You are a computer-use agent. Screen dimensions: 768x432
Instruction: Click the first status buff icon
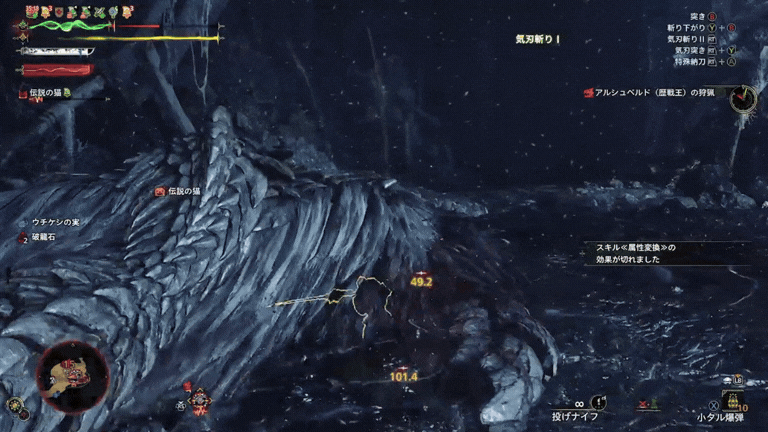(x=31, y=12)
